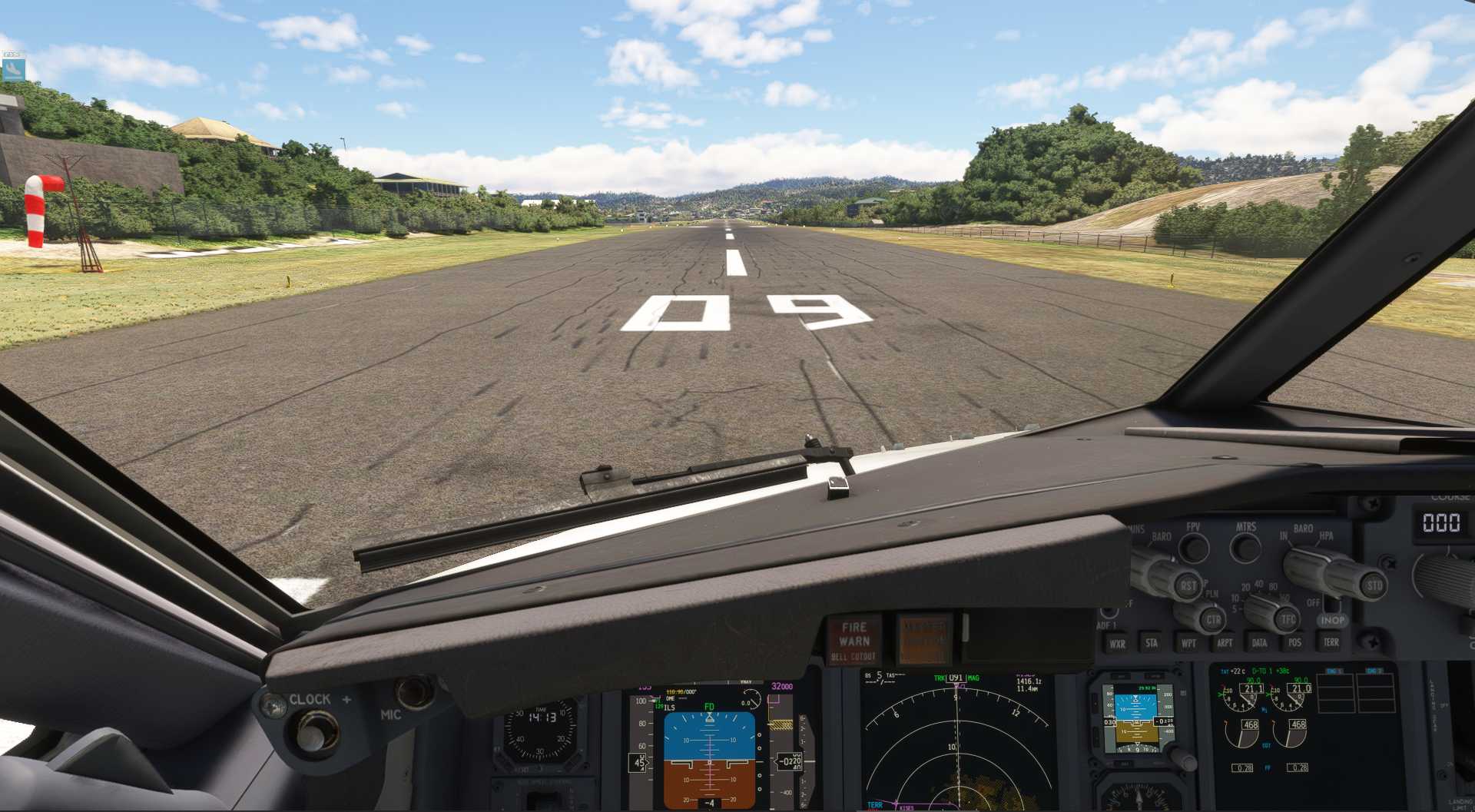Push the CTR map center button
Image resolution: width=1475 pixels, height=812 pixels.
1213,619
